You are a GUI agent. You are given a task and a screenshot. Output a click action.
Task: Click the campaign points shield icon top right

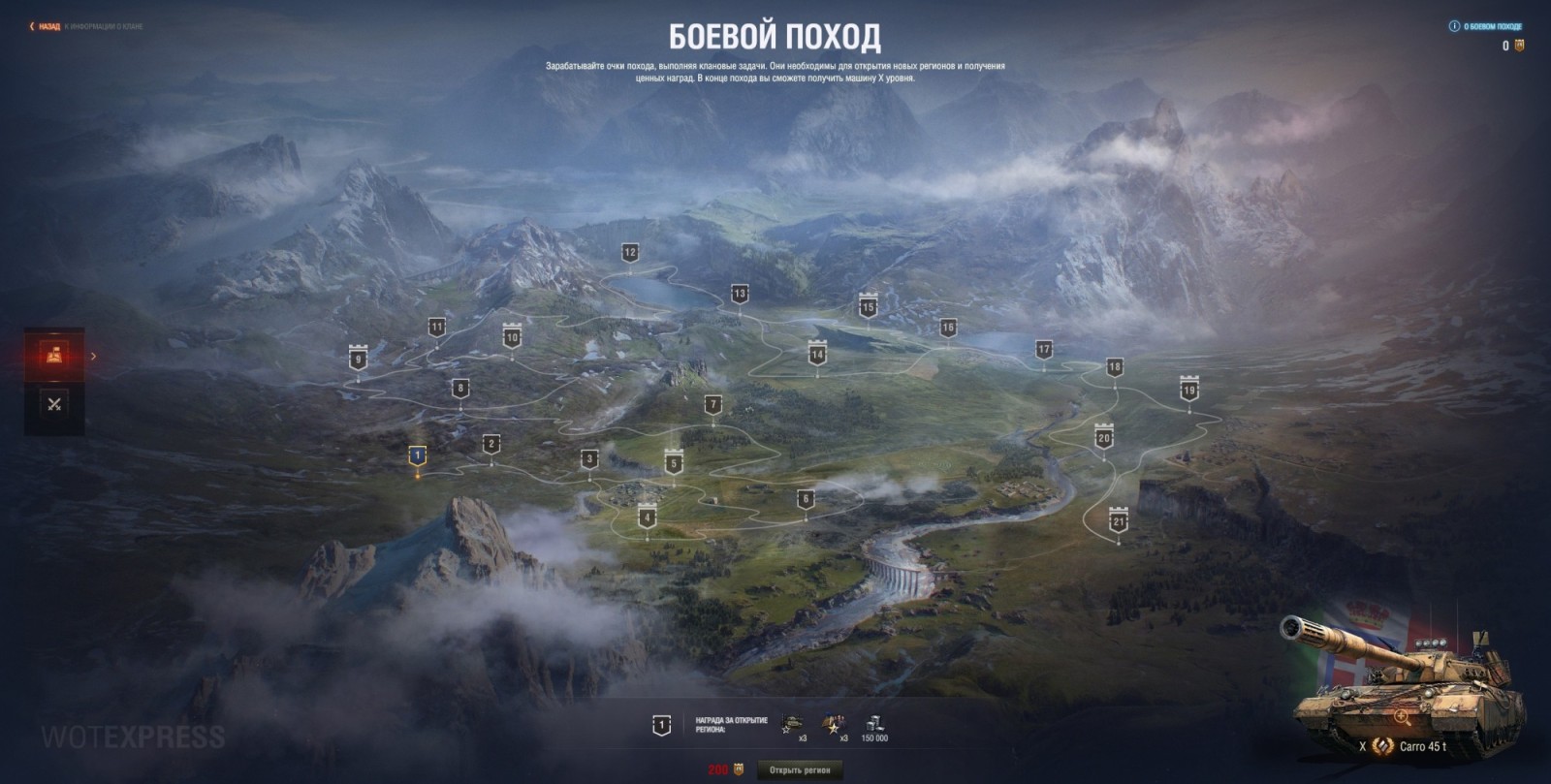pos(1520,44)
